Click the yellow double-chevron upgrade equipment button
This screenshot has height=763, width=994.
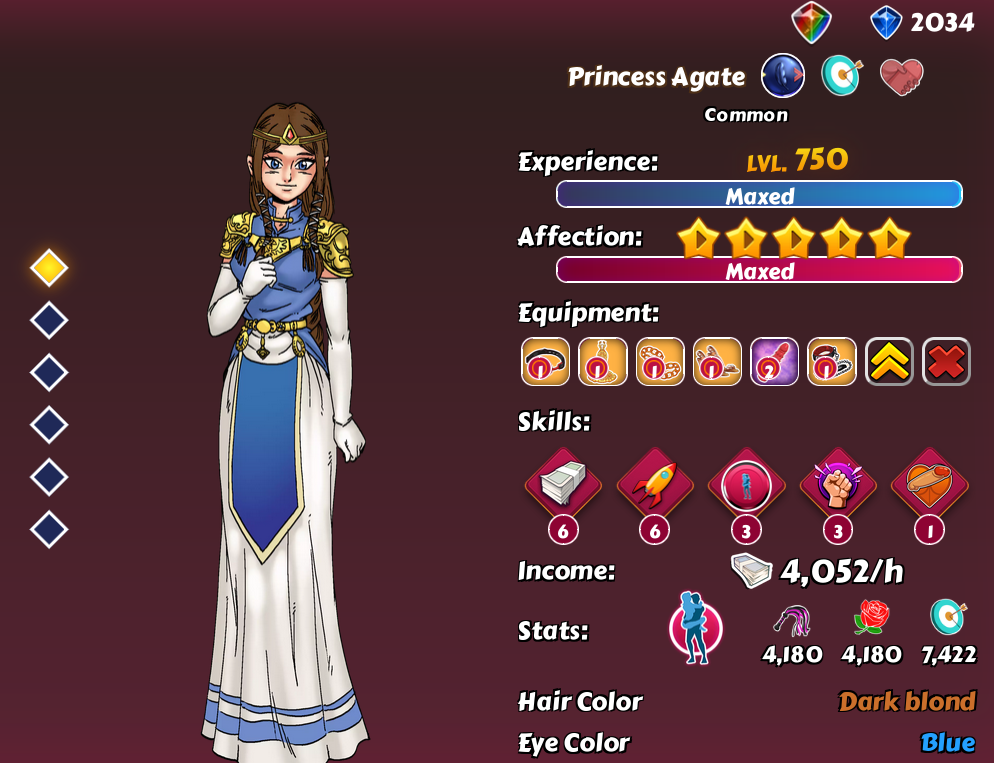(889, 361)
